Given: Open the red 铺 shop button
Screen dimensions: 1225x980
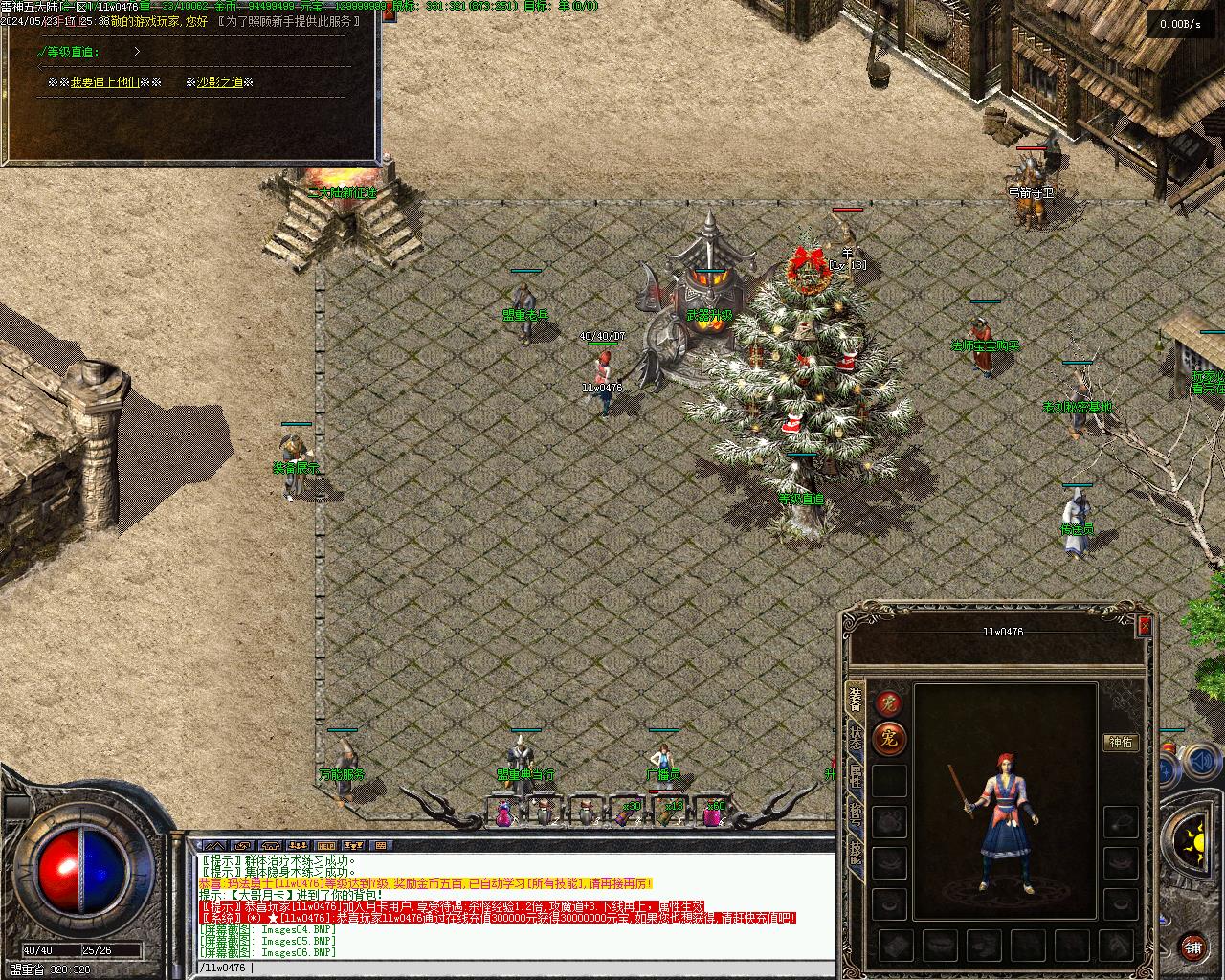Looking at the screenshot, I should point(1192,947).
